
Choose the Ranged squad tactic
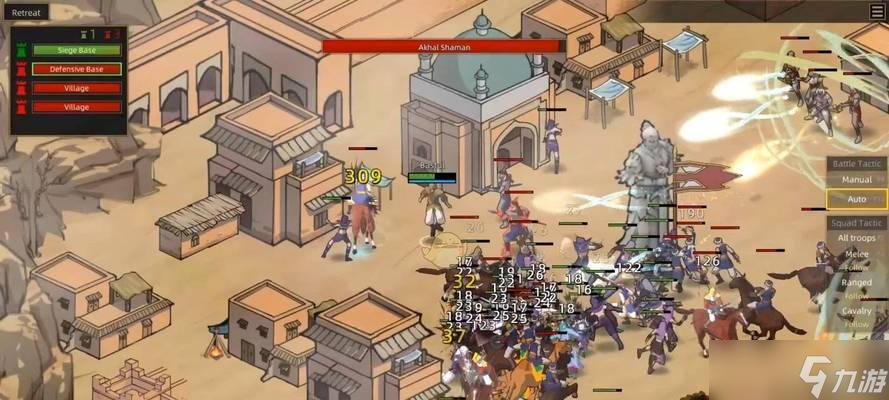(x=856, y=284)
